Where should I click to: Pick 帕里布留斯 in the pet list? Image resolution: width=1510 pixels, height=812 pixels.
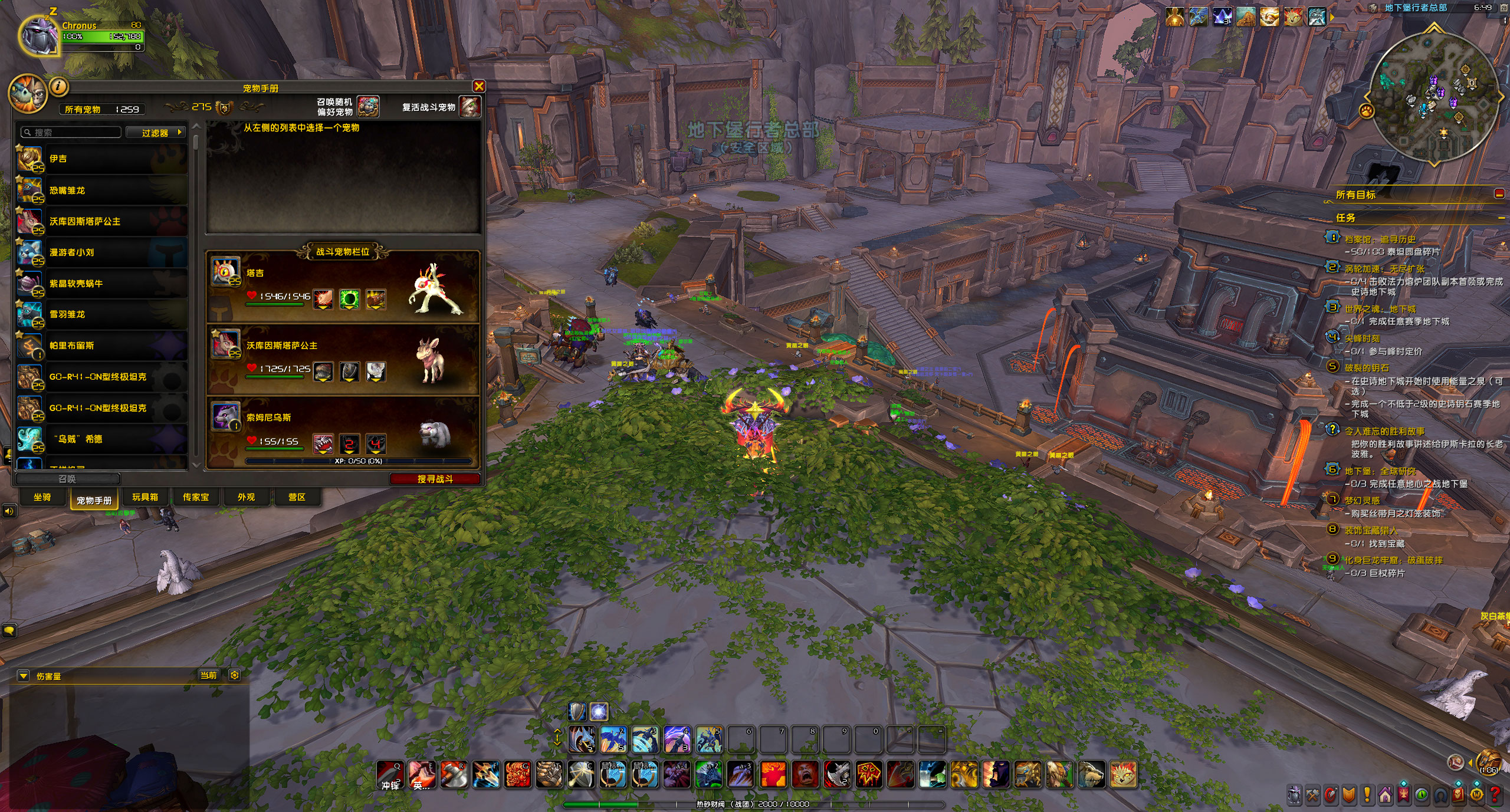[x=101, y=346]
